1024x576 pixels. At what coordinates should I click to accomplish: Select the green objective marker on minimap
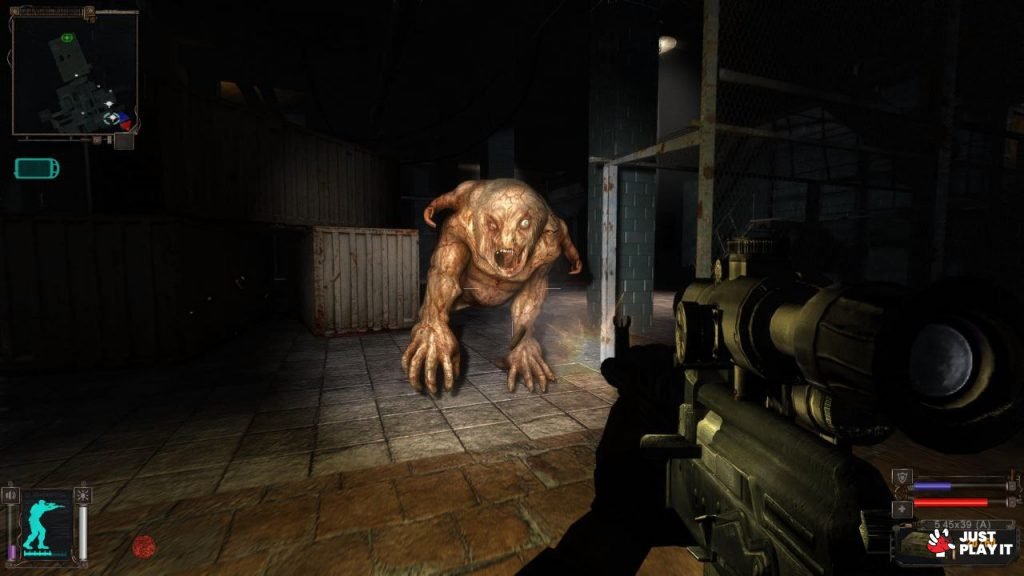67,38
